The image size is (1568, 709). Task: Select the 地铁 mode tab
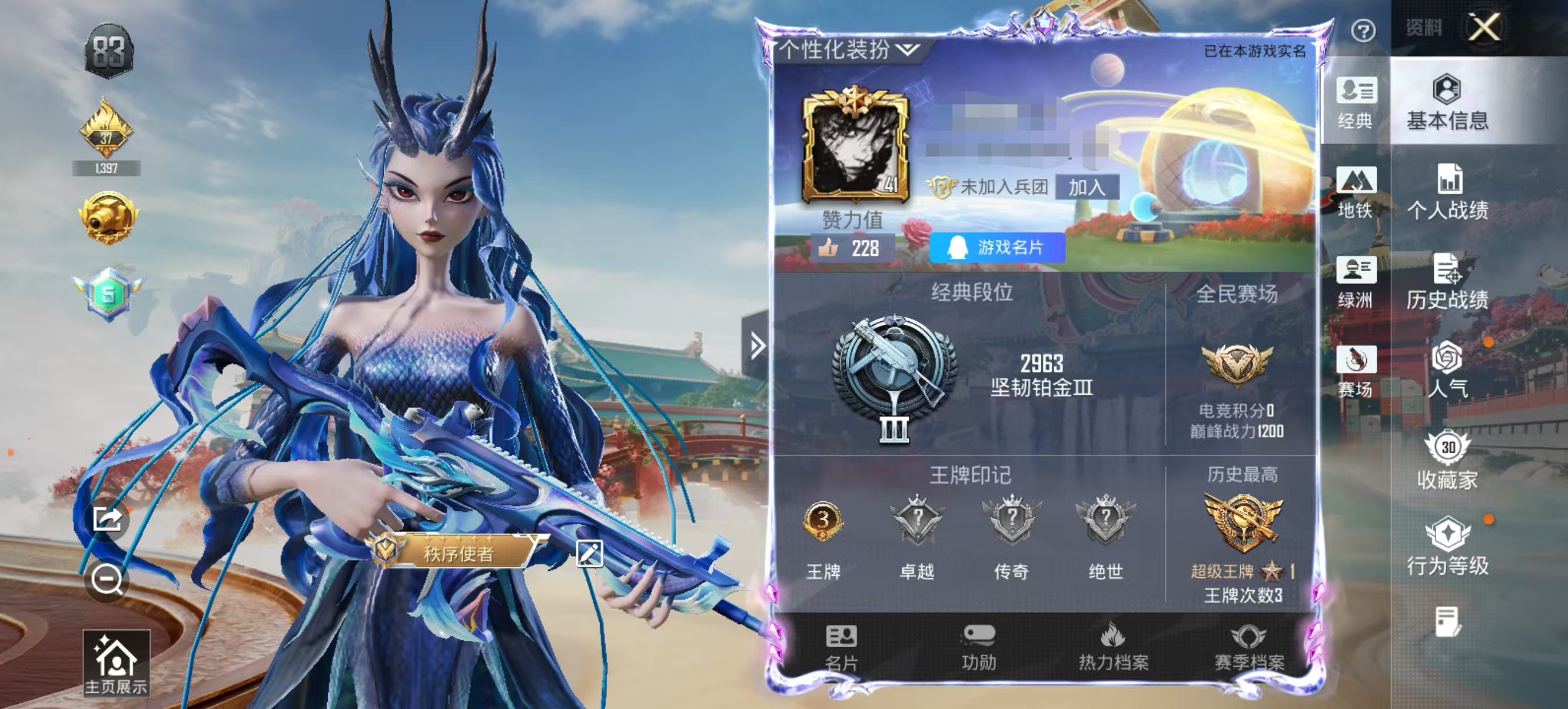coord(1356,192)
